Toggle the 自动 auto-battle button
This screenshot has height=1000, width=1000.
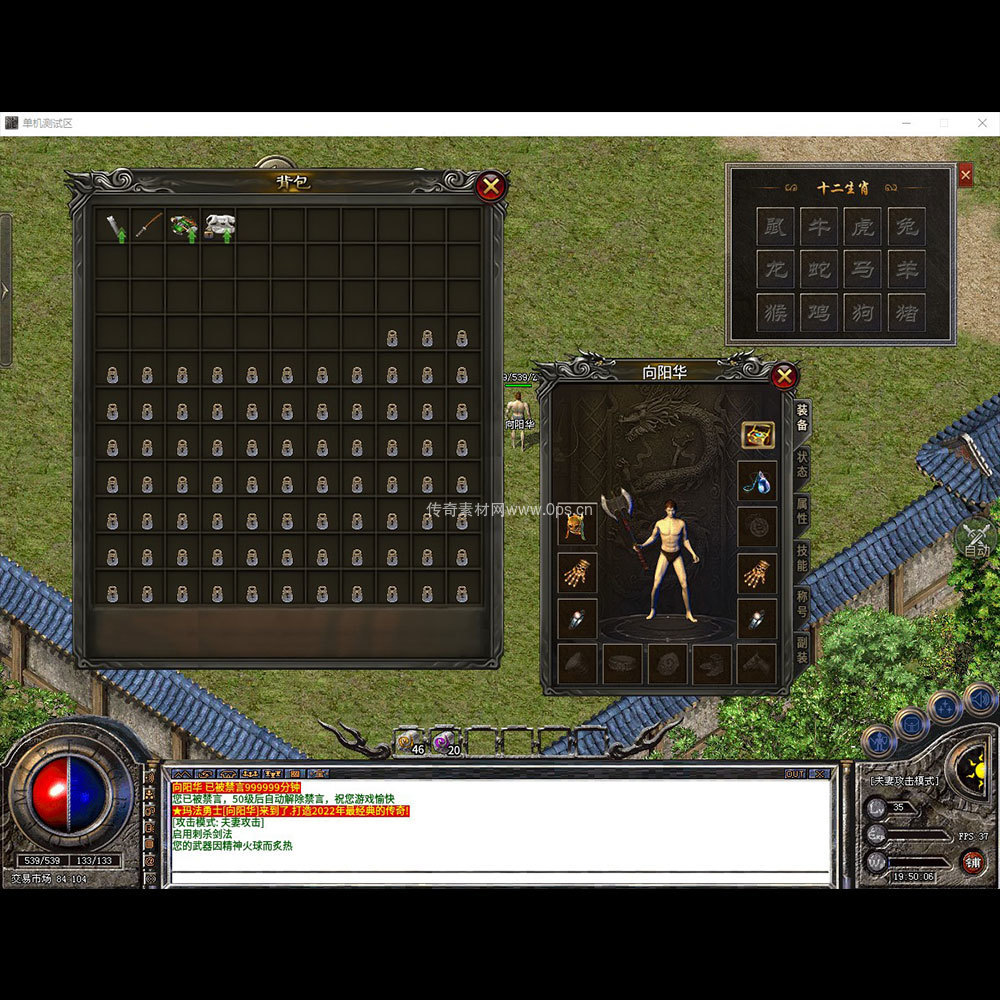pos(976,540)
